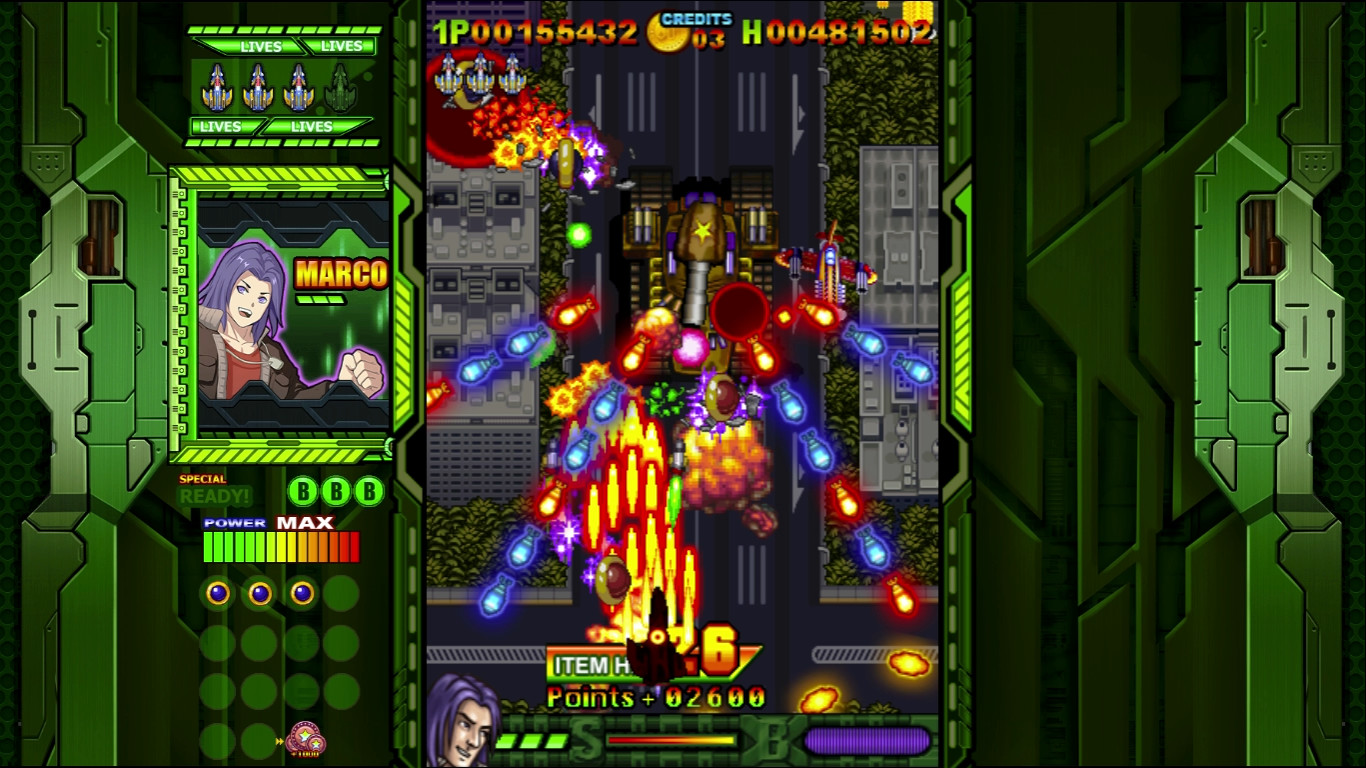Select the dimmed green ship life icon
The height and width of the screenshot is (768, 1366).
pyautogui.click(x=340, y=88)
